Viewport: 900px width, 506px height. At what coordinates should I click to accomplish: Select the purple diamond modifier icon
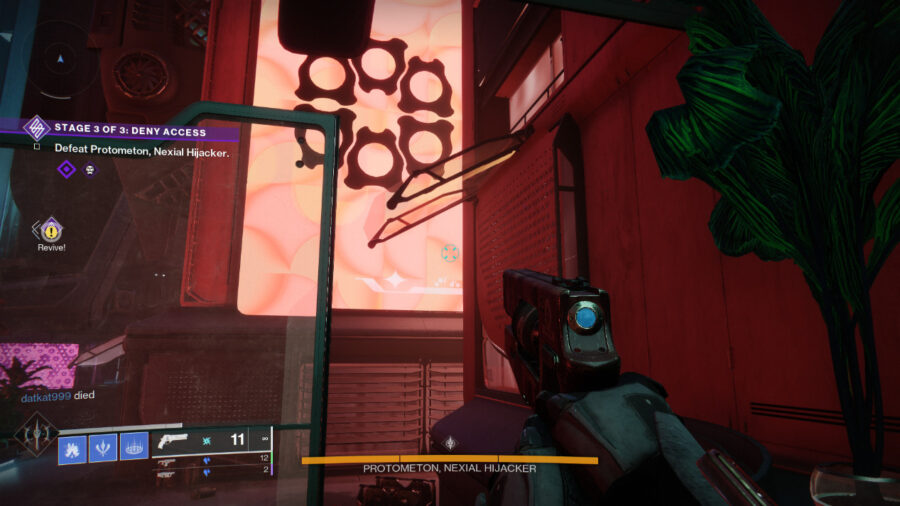pyautogui.click(x=66, y=169)
